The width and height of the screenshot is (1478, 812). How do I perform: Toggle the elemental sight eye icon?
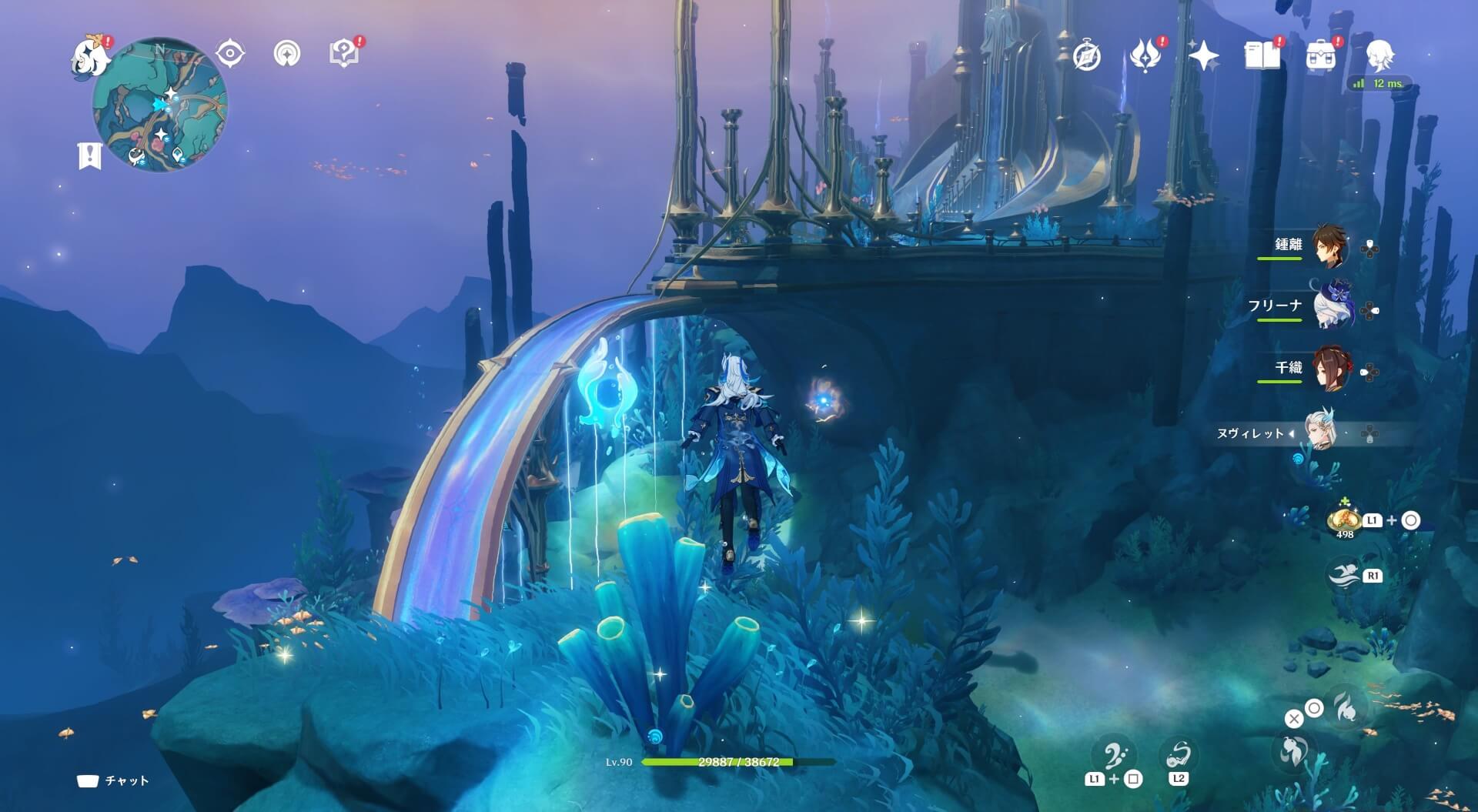coord(229,54)
